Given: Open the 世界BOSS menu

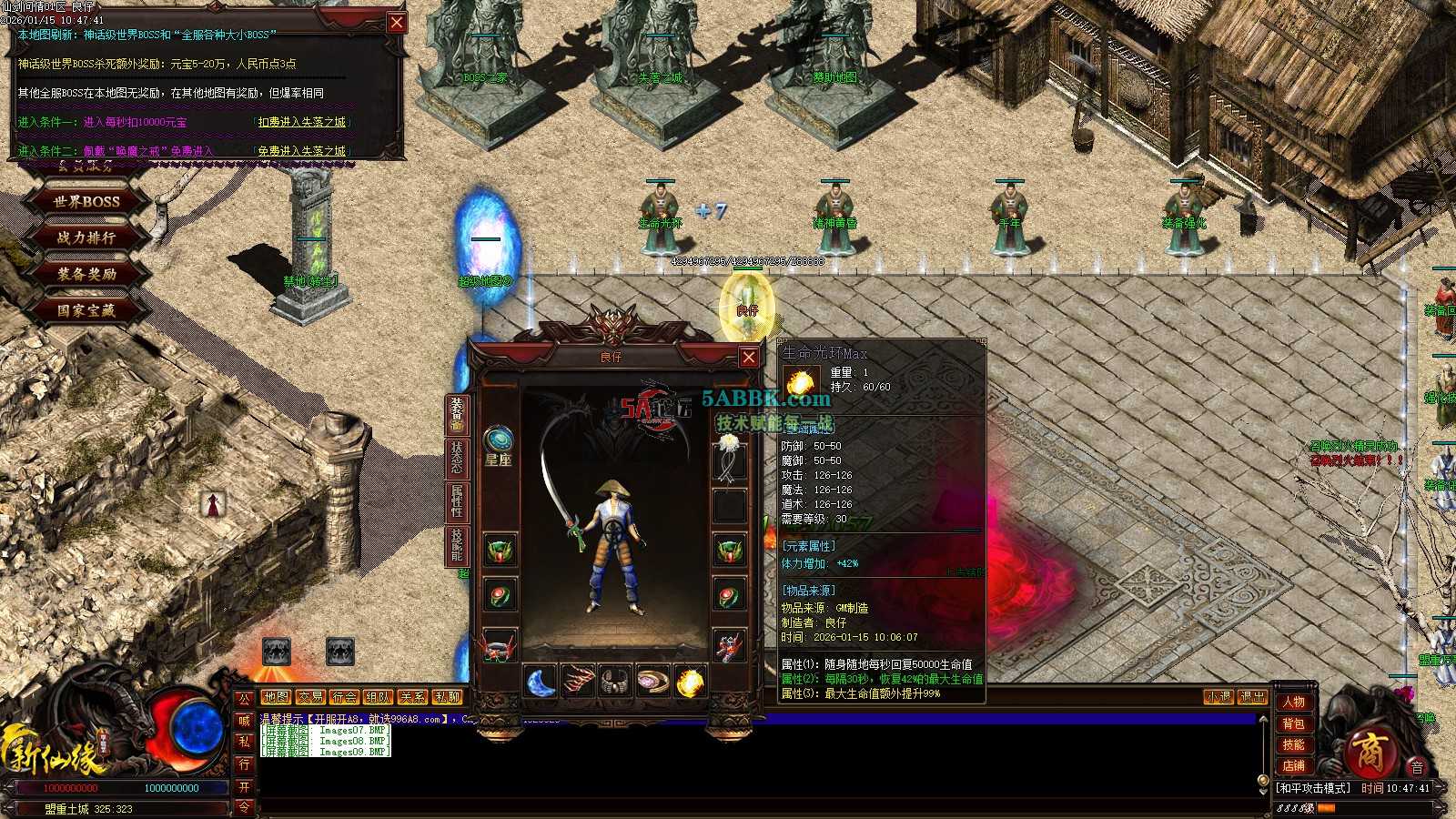Looking at the screenshot, I should [86, 201].
